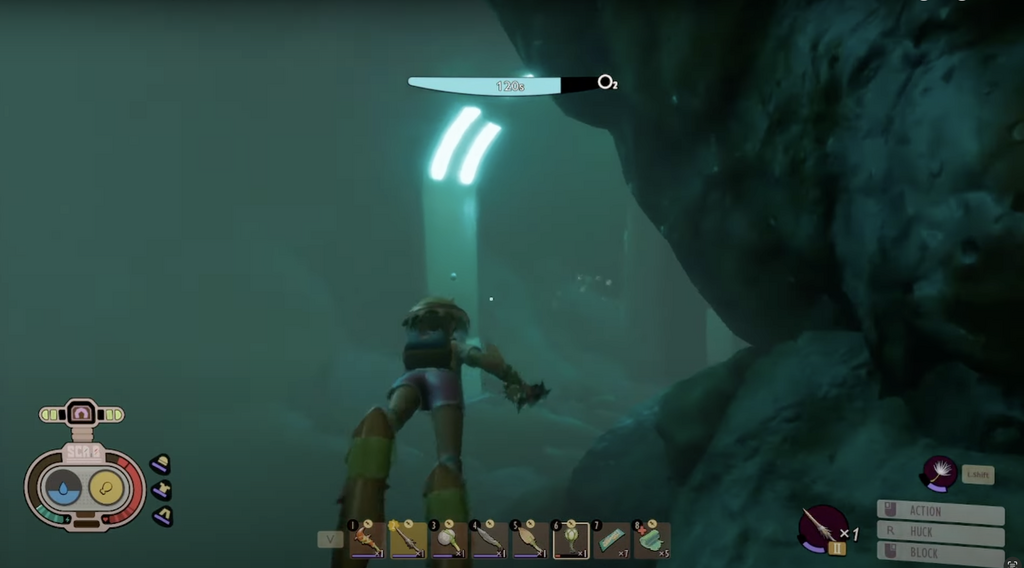Choose the spear in the yellow hotbar slot

coord(408,540)
